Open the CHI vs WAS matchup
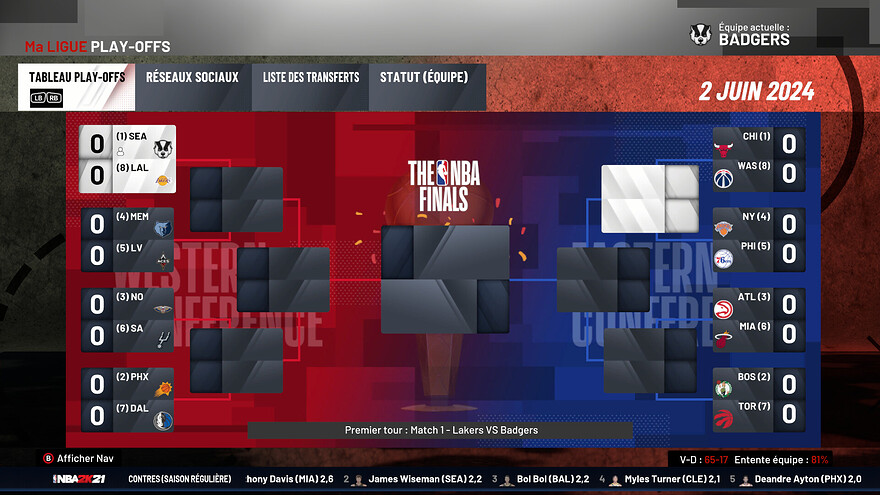 coord(759,160)
